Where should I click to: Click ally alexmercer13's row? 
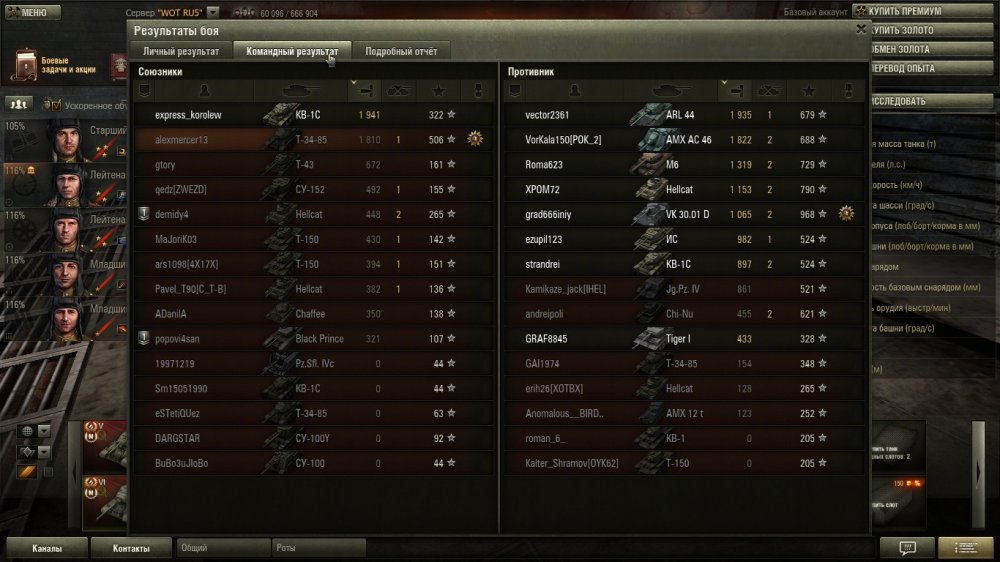point(182,140)
